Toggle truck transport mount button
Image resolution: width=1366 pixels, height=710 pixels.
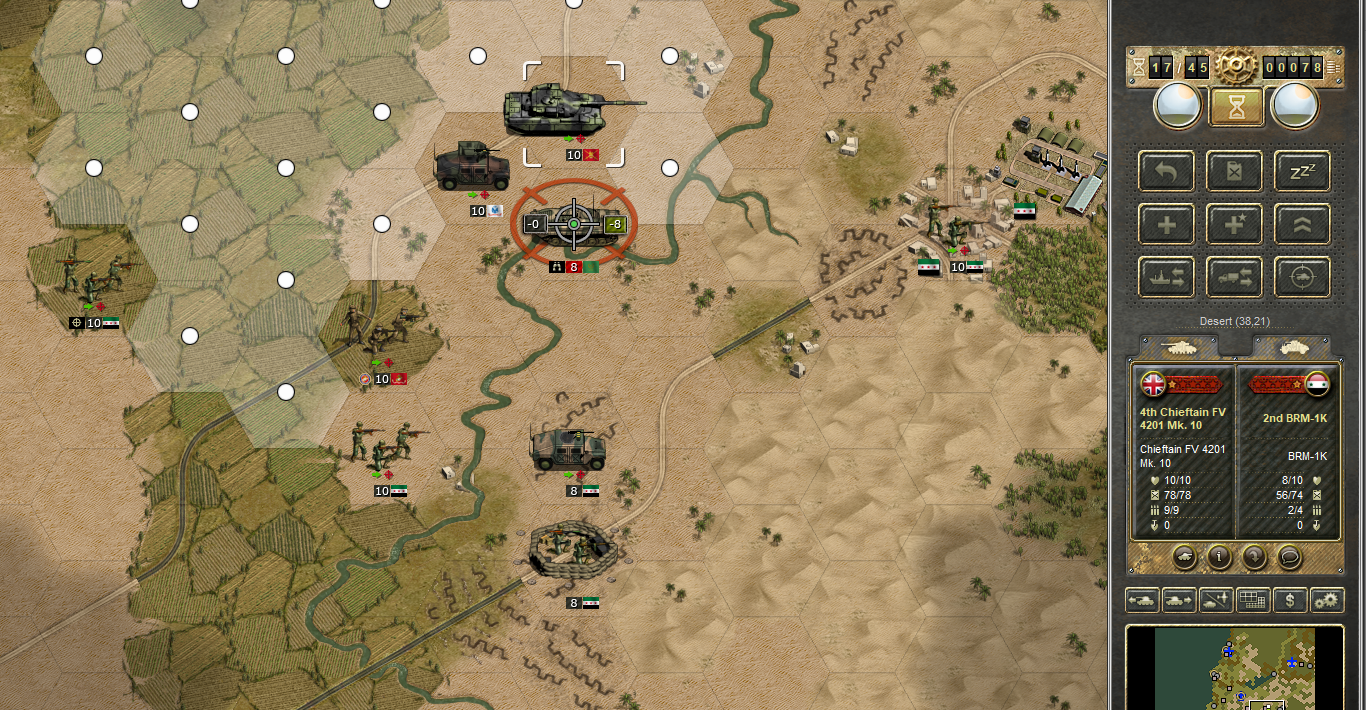pos(1236,277)
